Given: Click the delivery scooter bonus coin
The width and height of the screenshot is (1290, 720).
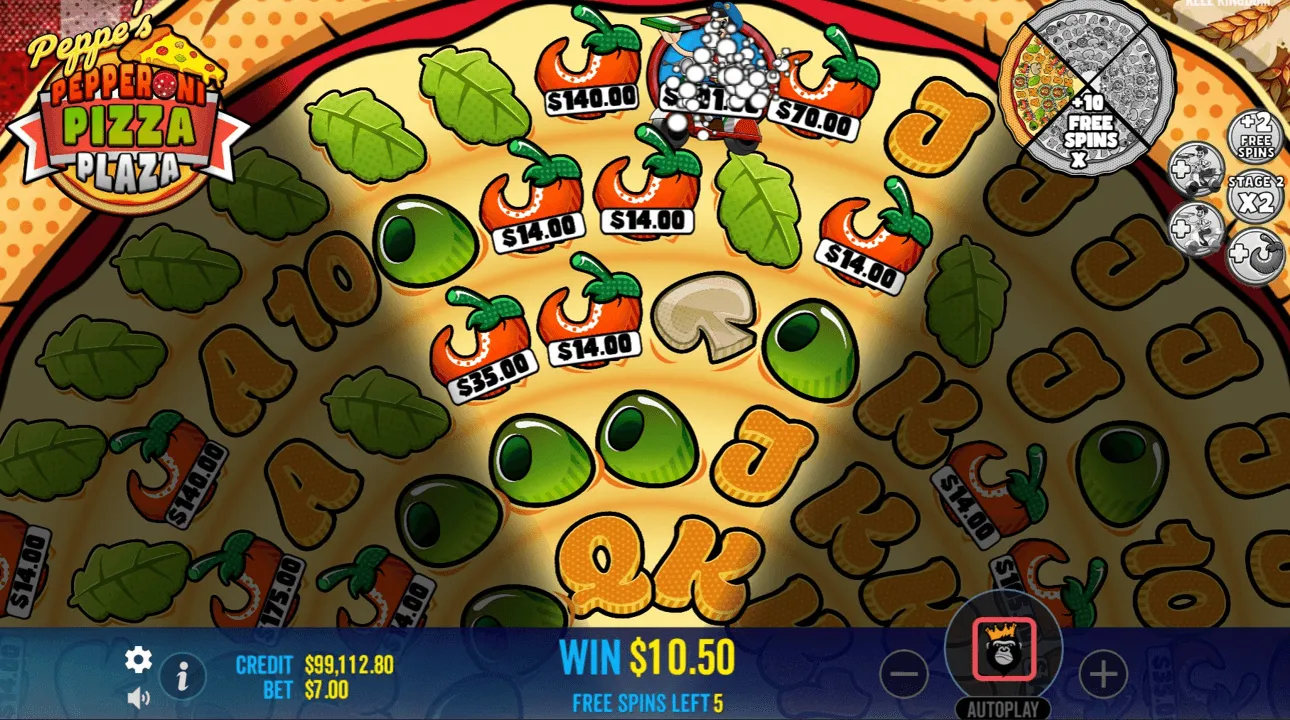Looking at the screenshot, I should (x=1198, y=170).
